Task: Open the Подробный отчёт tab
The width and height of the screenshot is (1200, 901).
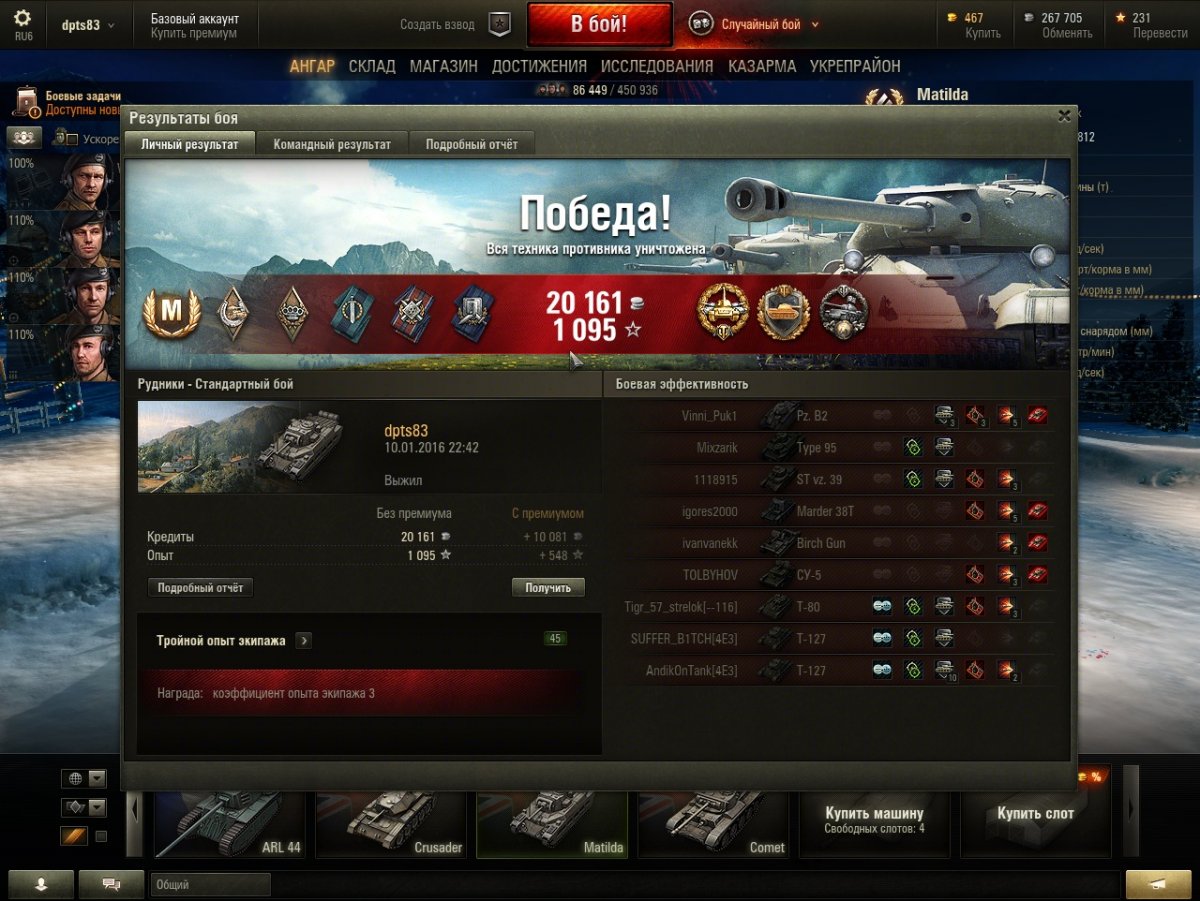Action: 472,144
